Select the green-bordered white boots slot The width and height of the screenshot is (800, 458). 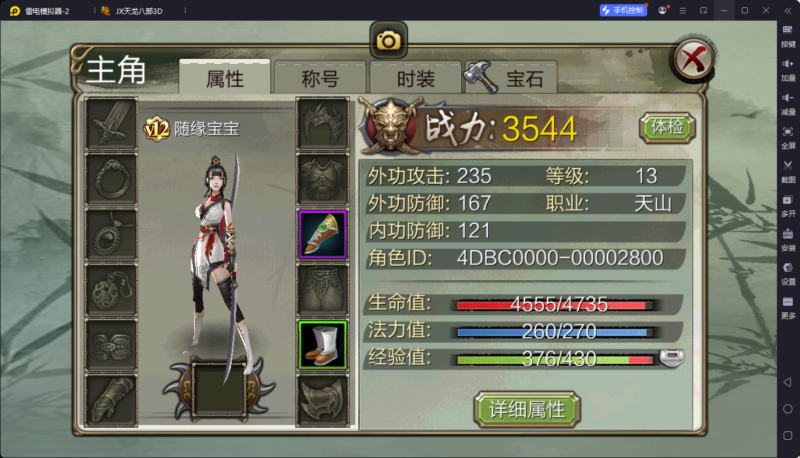click(x=323, y=344)
